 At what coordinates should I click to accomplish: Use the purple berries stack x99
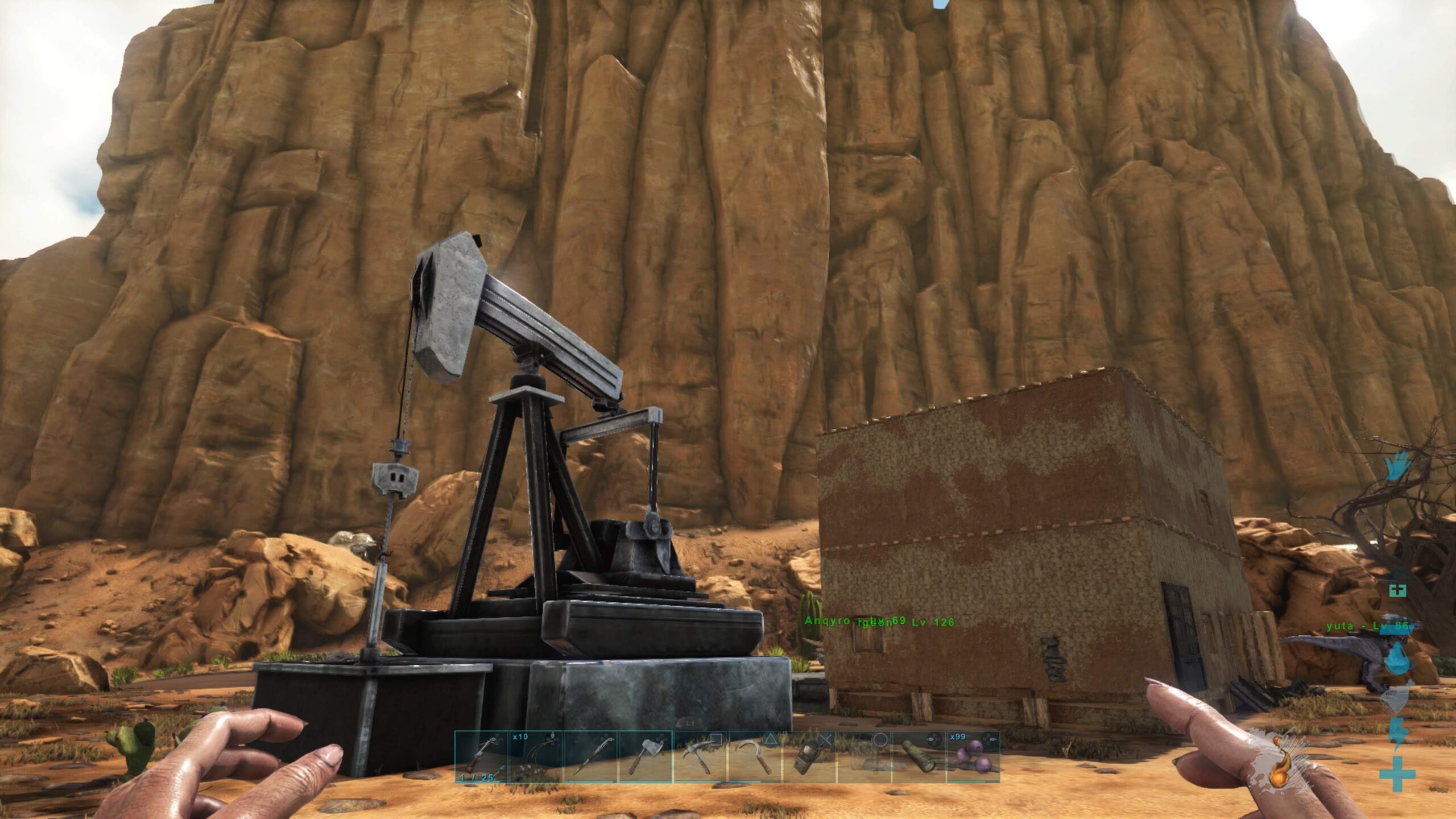[x=973, y=756]
